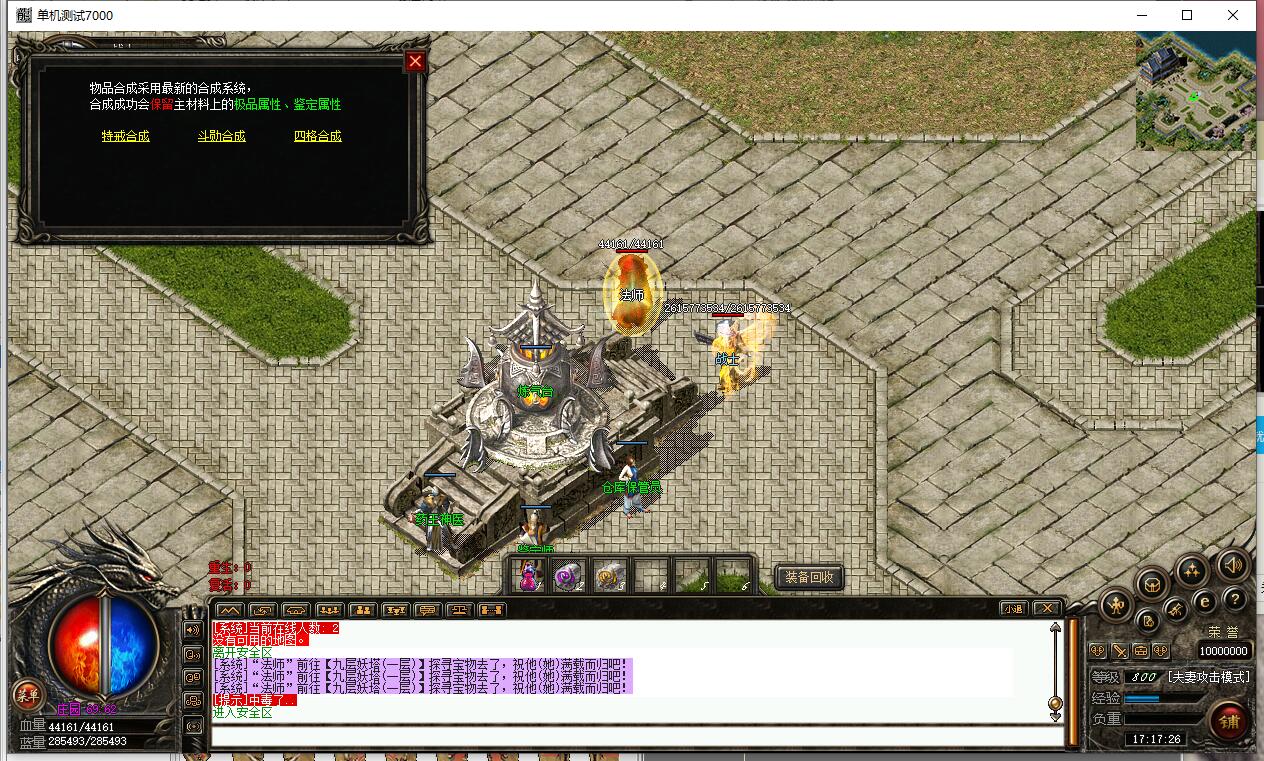Click the chat text input field
Viewport: 1264px width, 761px height.
click(x=636, y=736)
